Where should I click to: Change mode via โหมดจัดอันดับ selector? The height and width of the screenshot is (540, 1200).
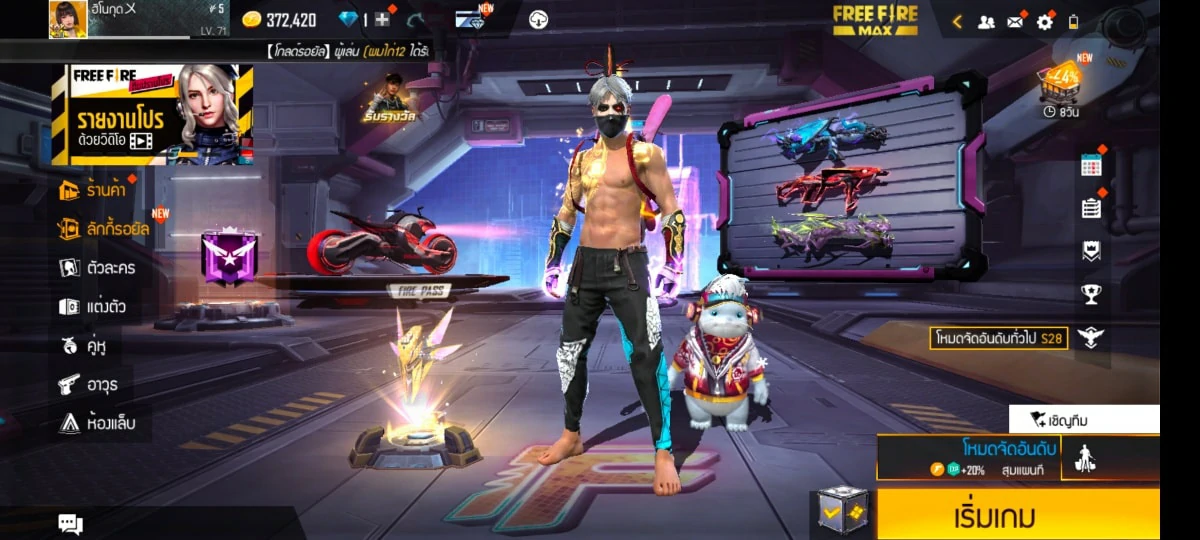[968, 457]
